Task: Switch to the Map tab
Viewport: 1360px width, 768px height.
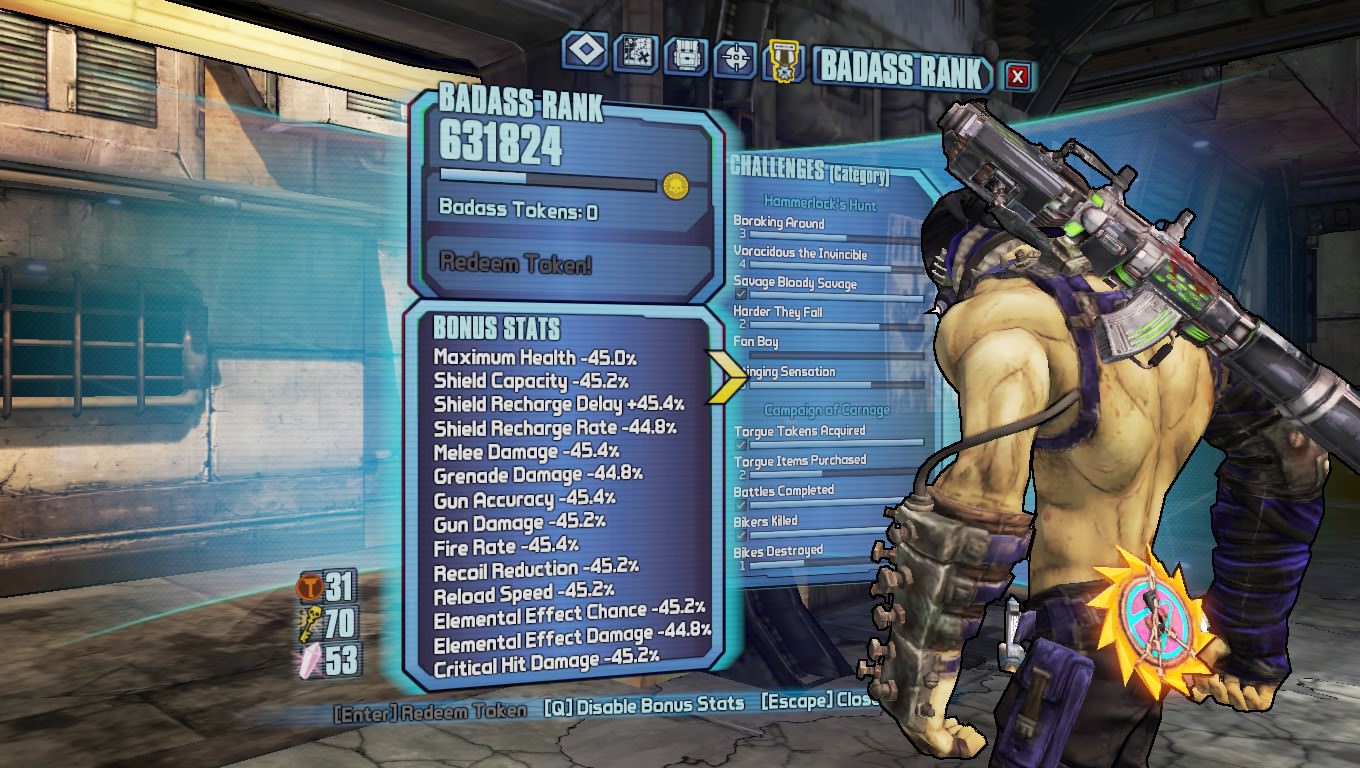Action: [636, 54]
